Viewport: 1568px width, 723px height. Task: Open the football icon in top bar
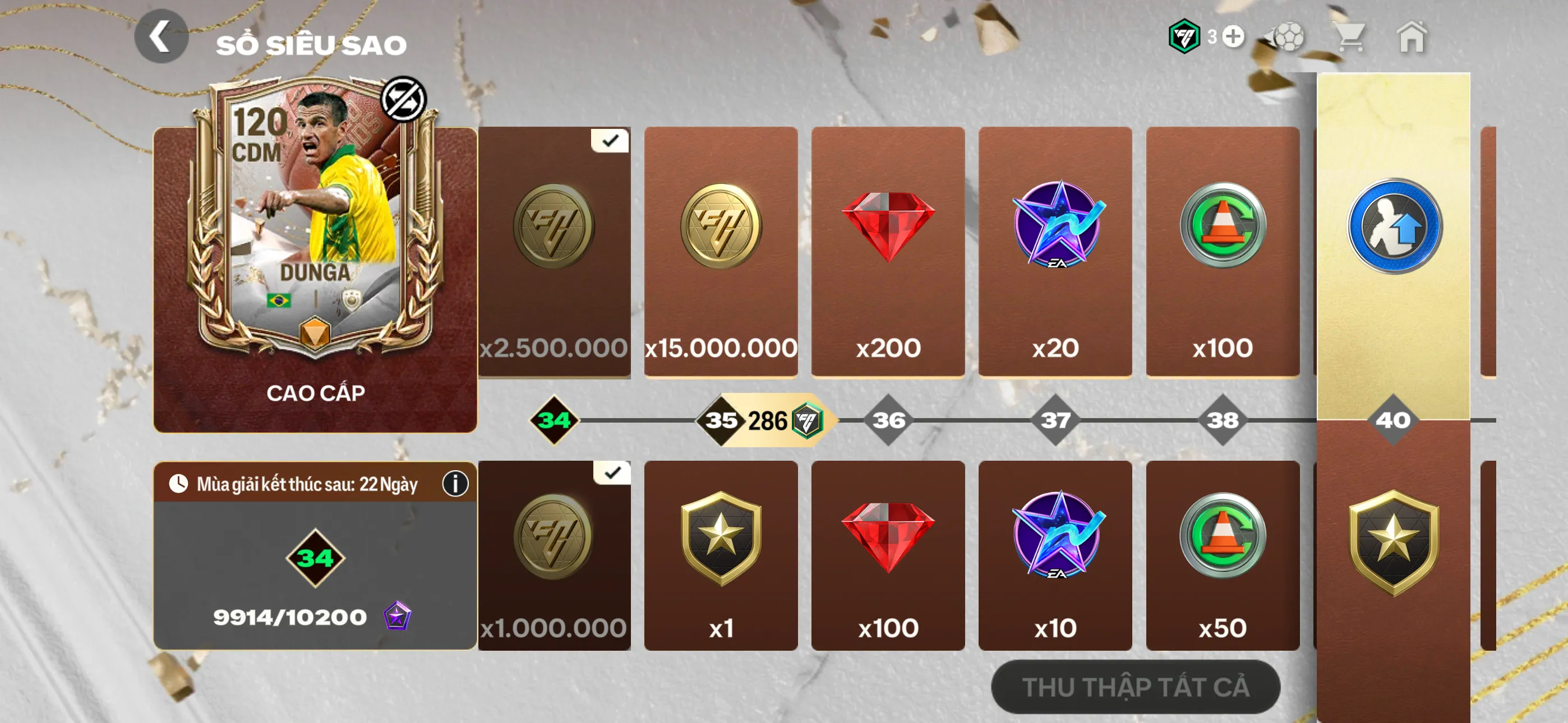pyautogui.click(x=1290, y=38)
